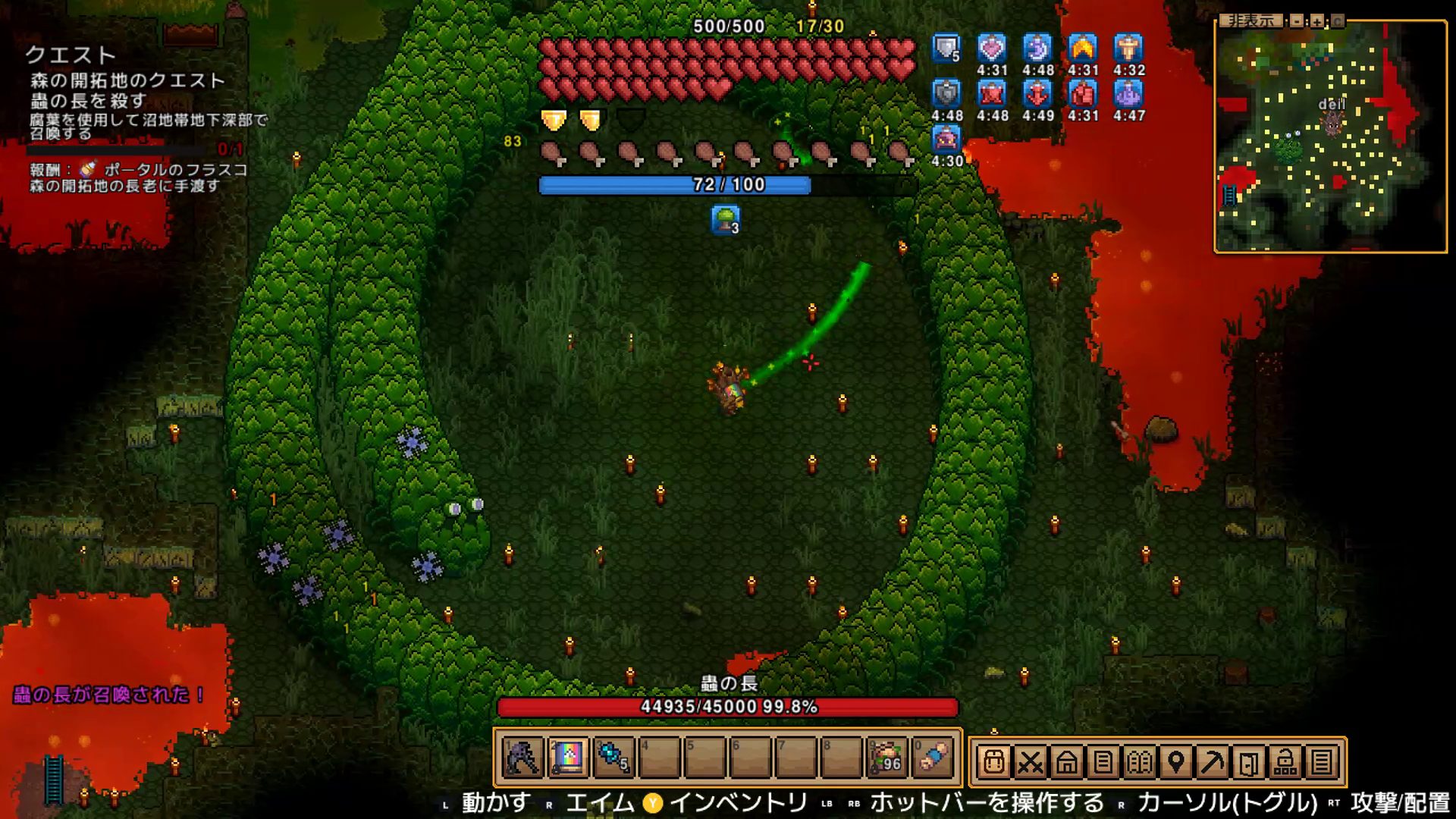Click the forest clearing quest tracker
The image size is (1456, 819).
click(x=127, y=80)
